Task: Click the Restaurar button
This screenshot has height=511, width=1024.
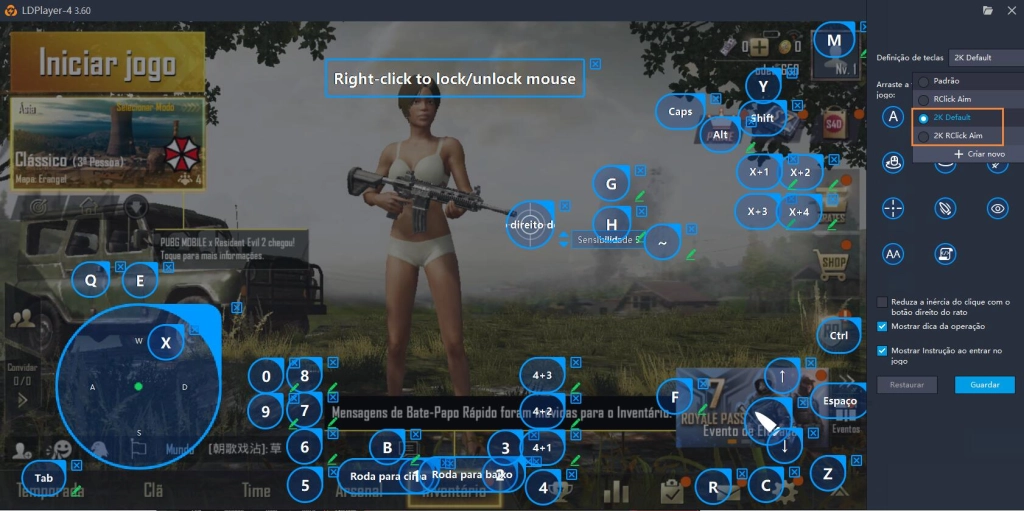Action: click(x=907, y=385)
